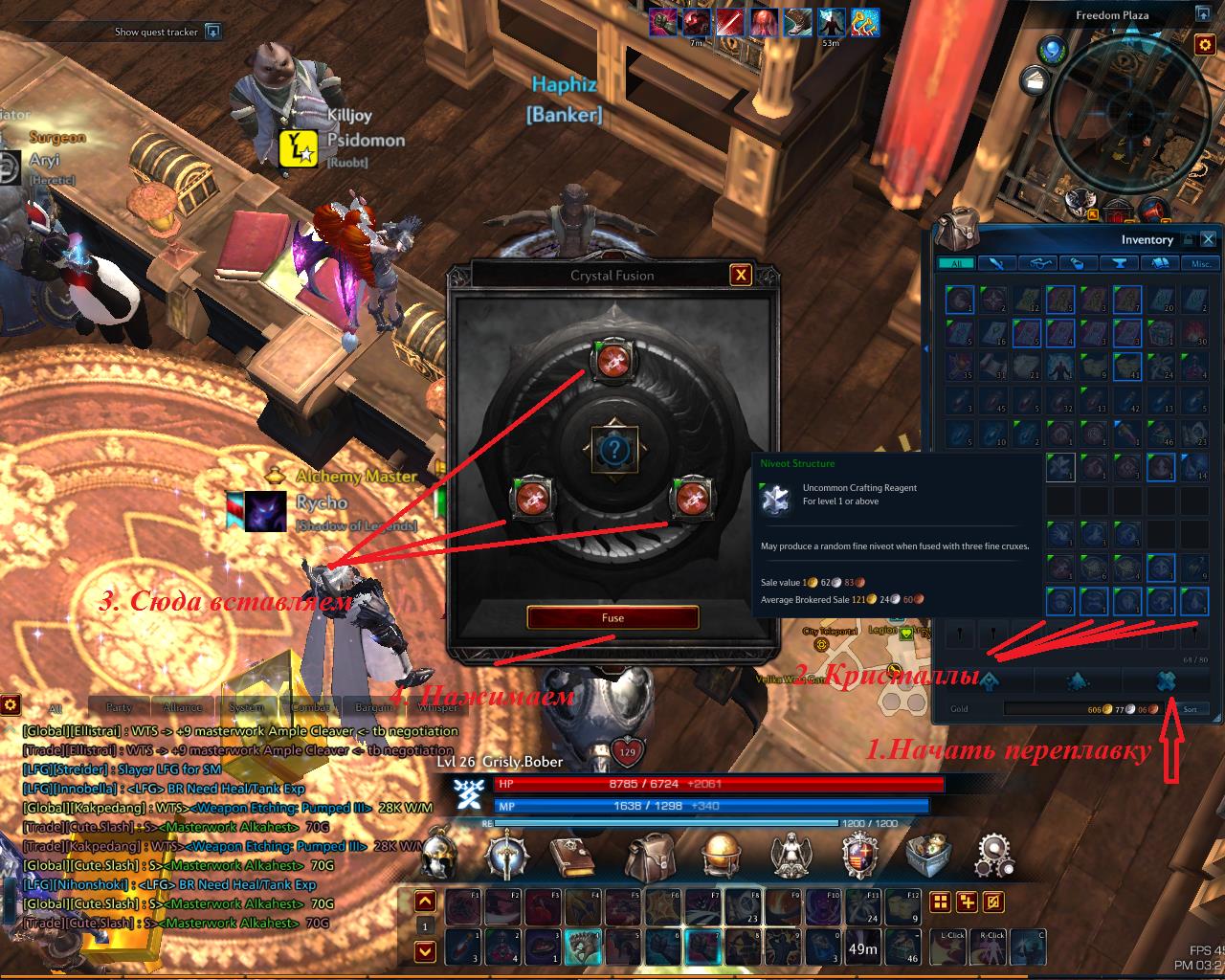Select the bottom-left crystal fusion slot
The height and width of the screenshot is (980, 1225).
click(x=531, y=498)
